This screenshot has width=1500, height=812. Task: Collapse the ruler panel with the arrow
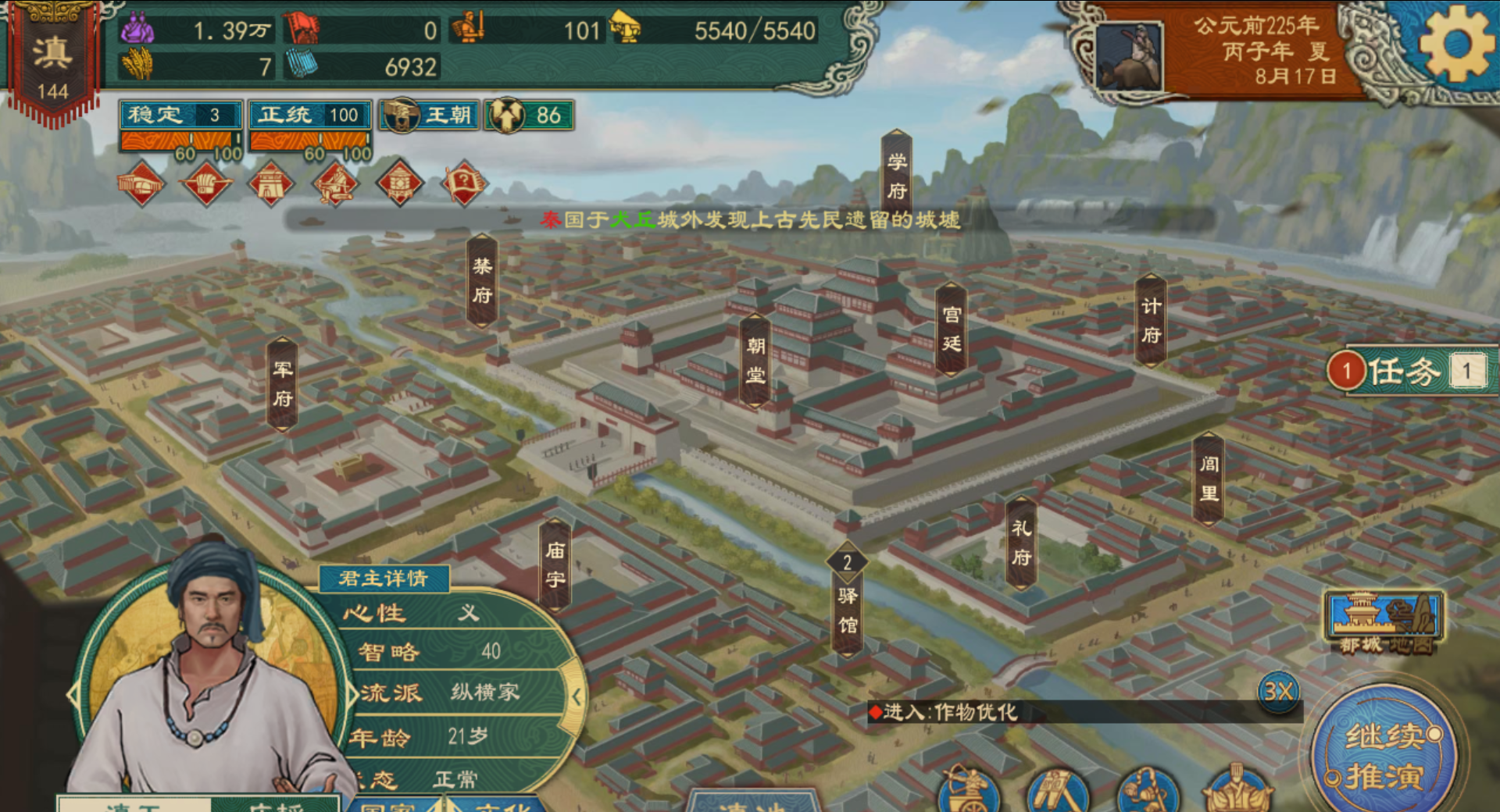tap(576, 696)
